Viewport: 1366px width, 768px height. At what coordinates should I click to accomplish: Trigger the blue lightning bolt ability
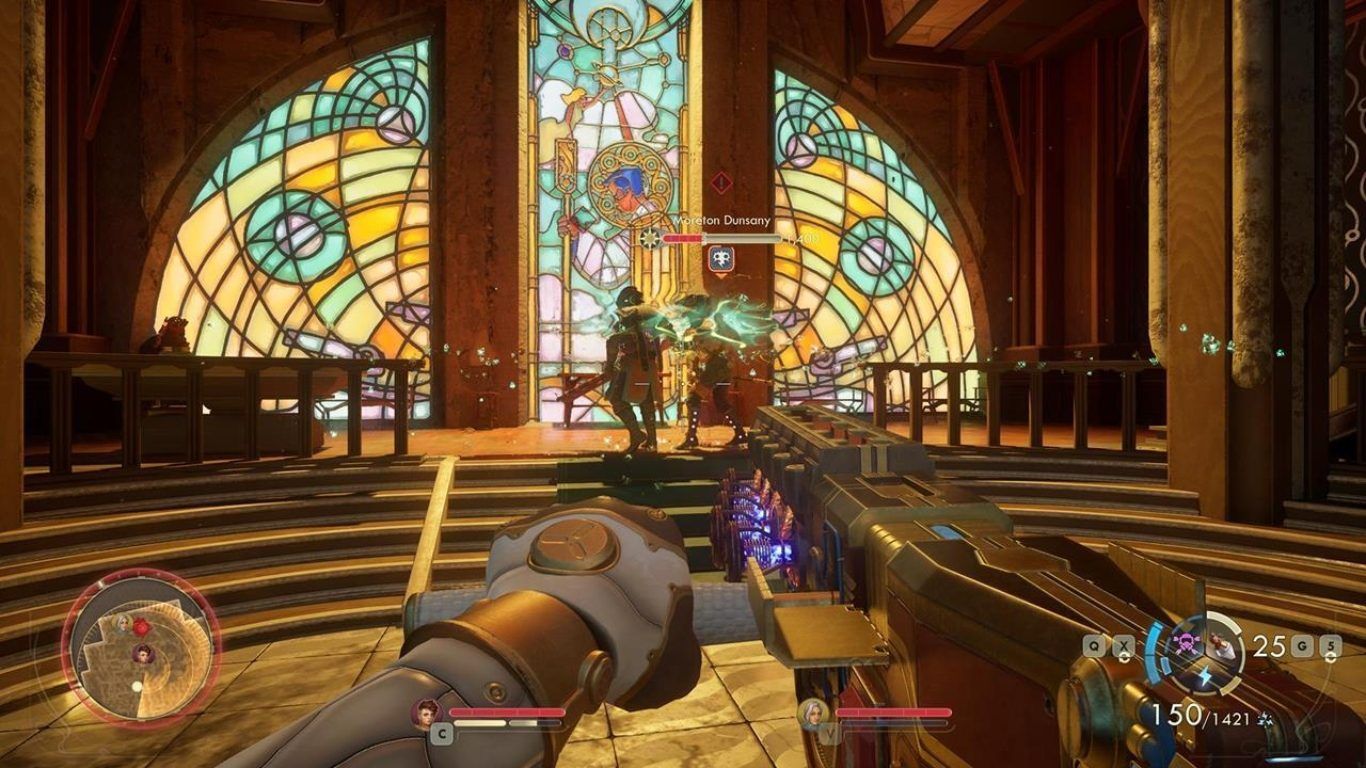[x=1204, y=677]
